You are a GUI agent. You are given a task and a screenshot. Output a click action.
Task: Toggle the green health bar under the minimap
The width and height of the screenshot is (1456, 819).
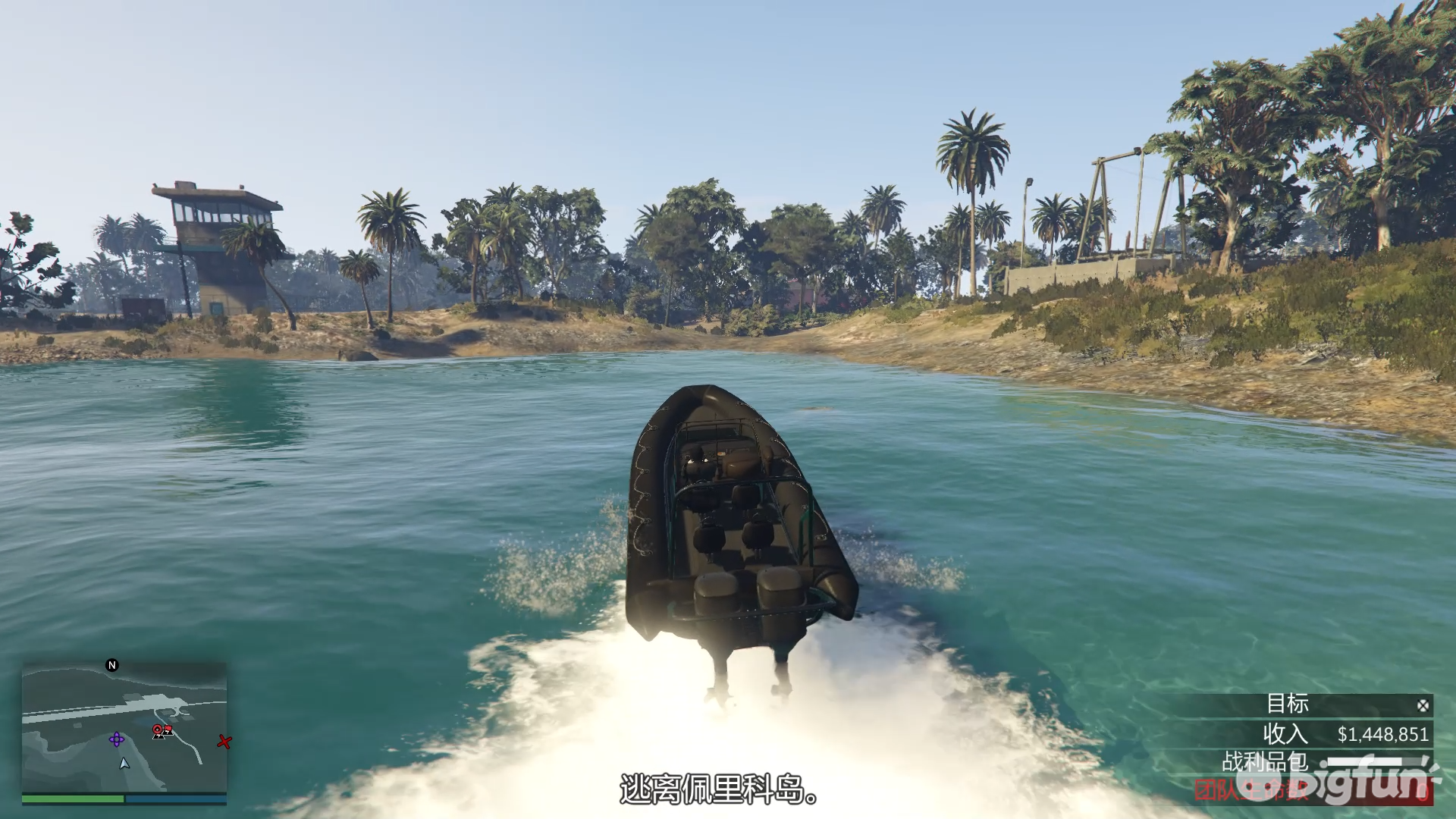pos(74,799)
